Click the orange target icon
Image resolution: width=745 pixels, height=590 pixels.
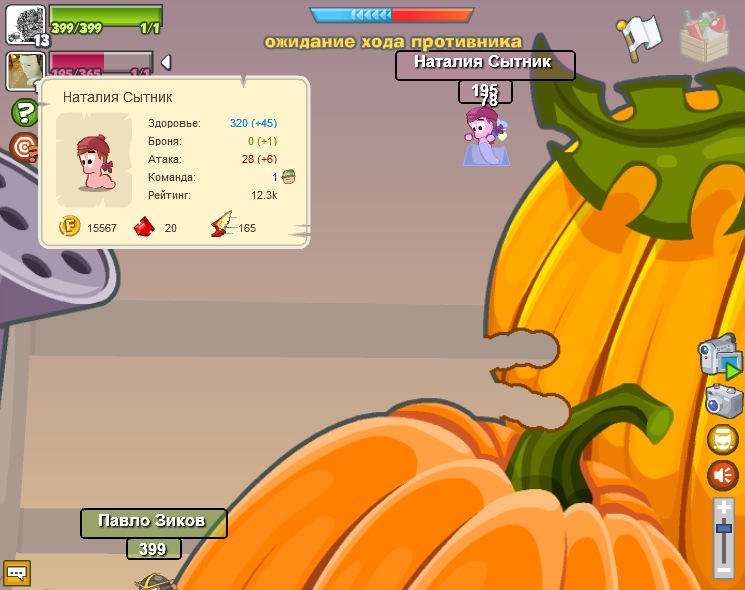pyautogui.click(x=23, y=147)
